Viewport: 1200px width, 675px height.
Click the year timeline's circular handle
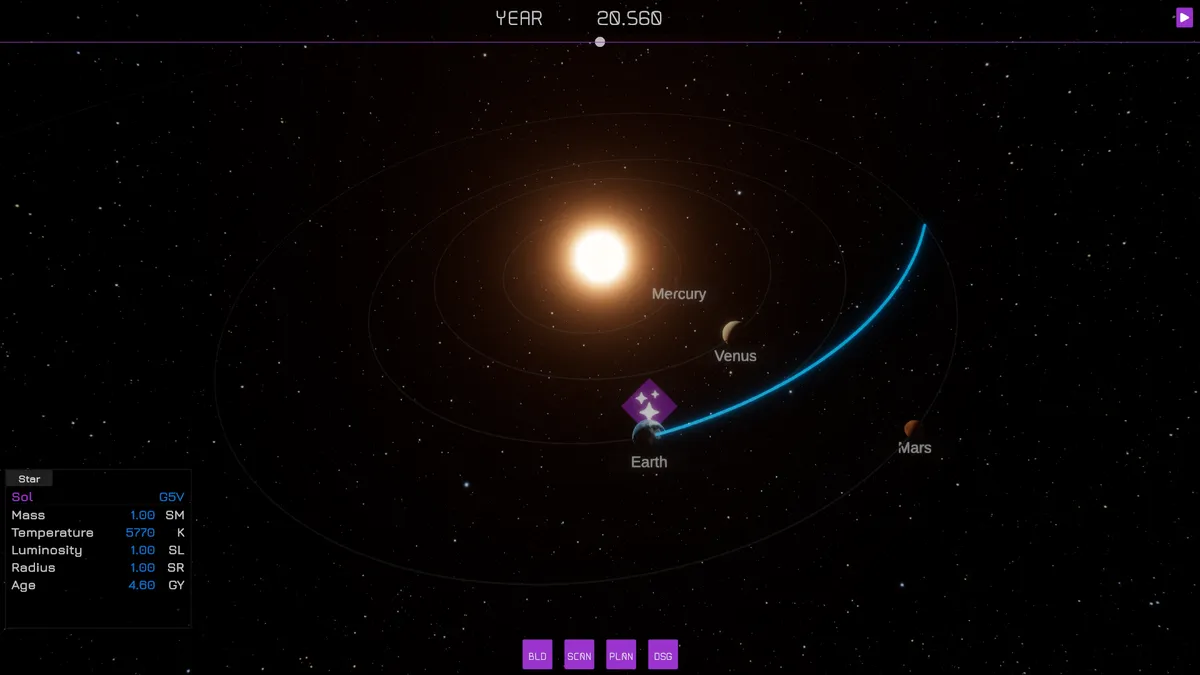600,42
